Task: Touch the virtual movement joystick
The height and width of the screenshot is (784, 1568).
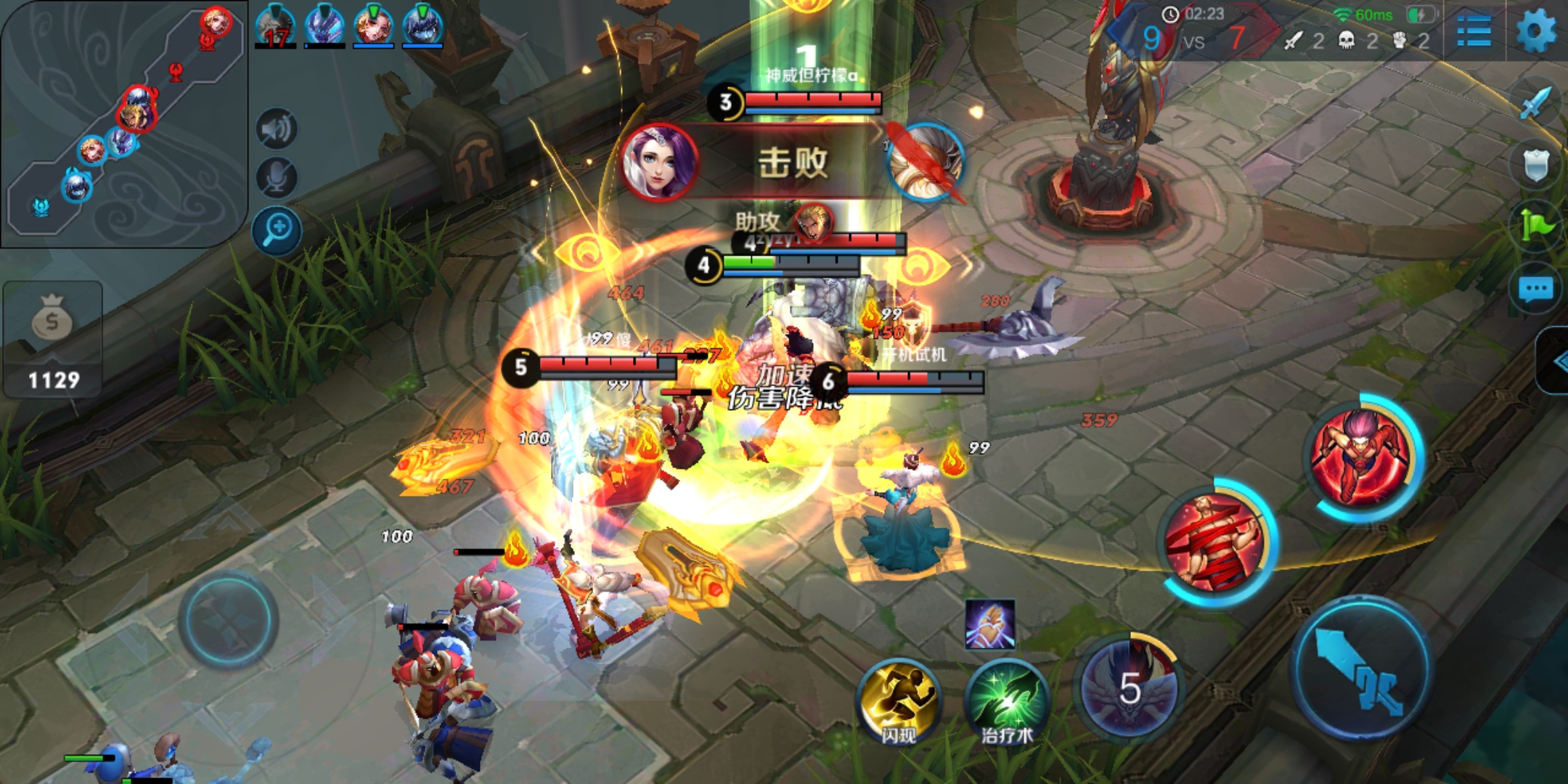Action: pos(228,621)
